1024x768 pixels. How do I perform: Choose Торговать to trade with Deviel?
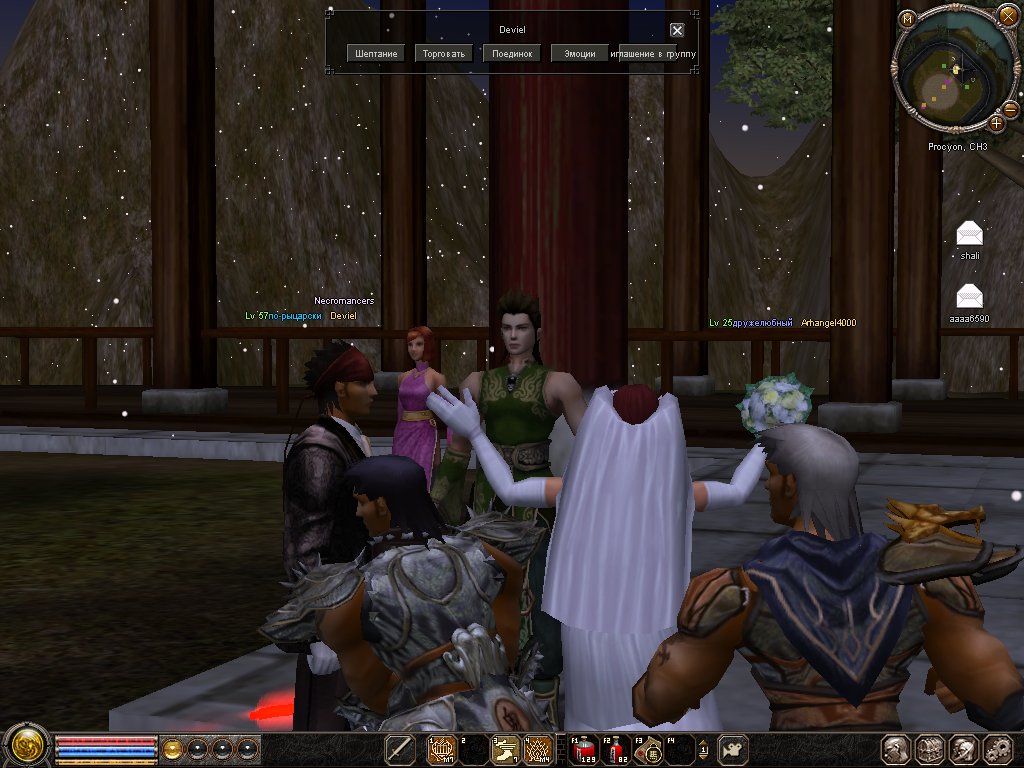tap(444, 53)
